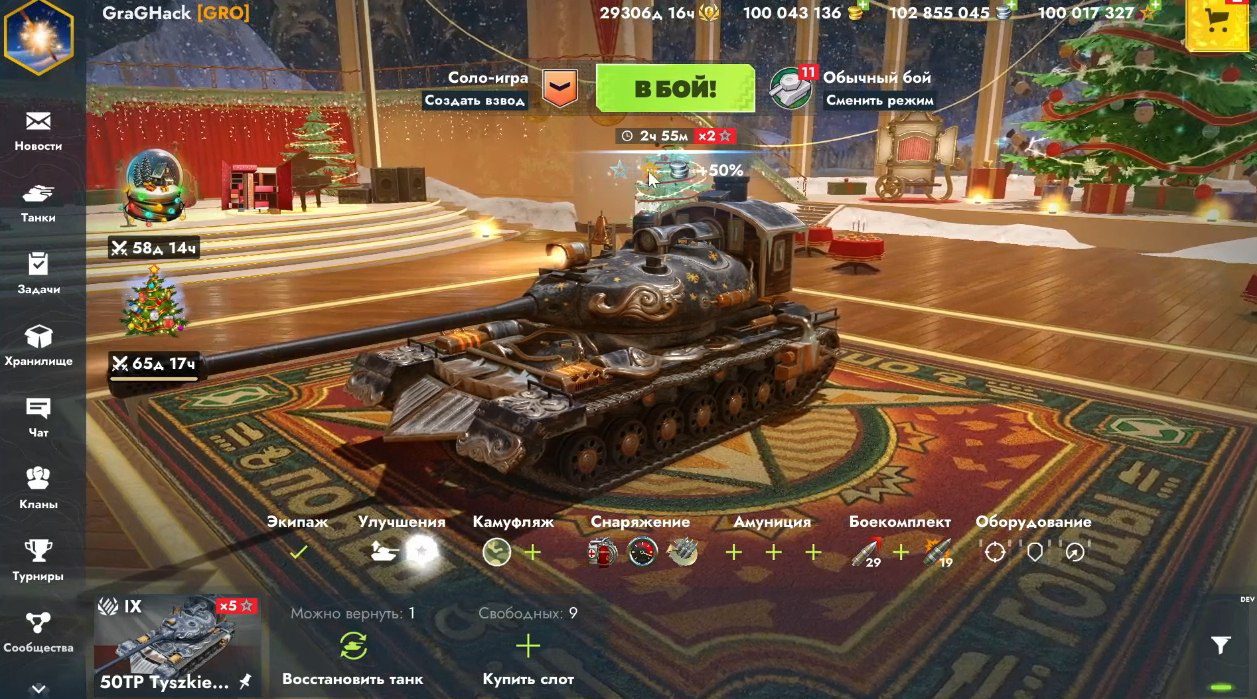Select the 50TP Tyszkiewicza tank thumbnail

(178, 645)
